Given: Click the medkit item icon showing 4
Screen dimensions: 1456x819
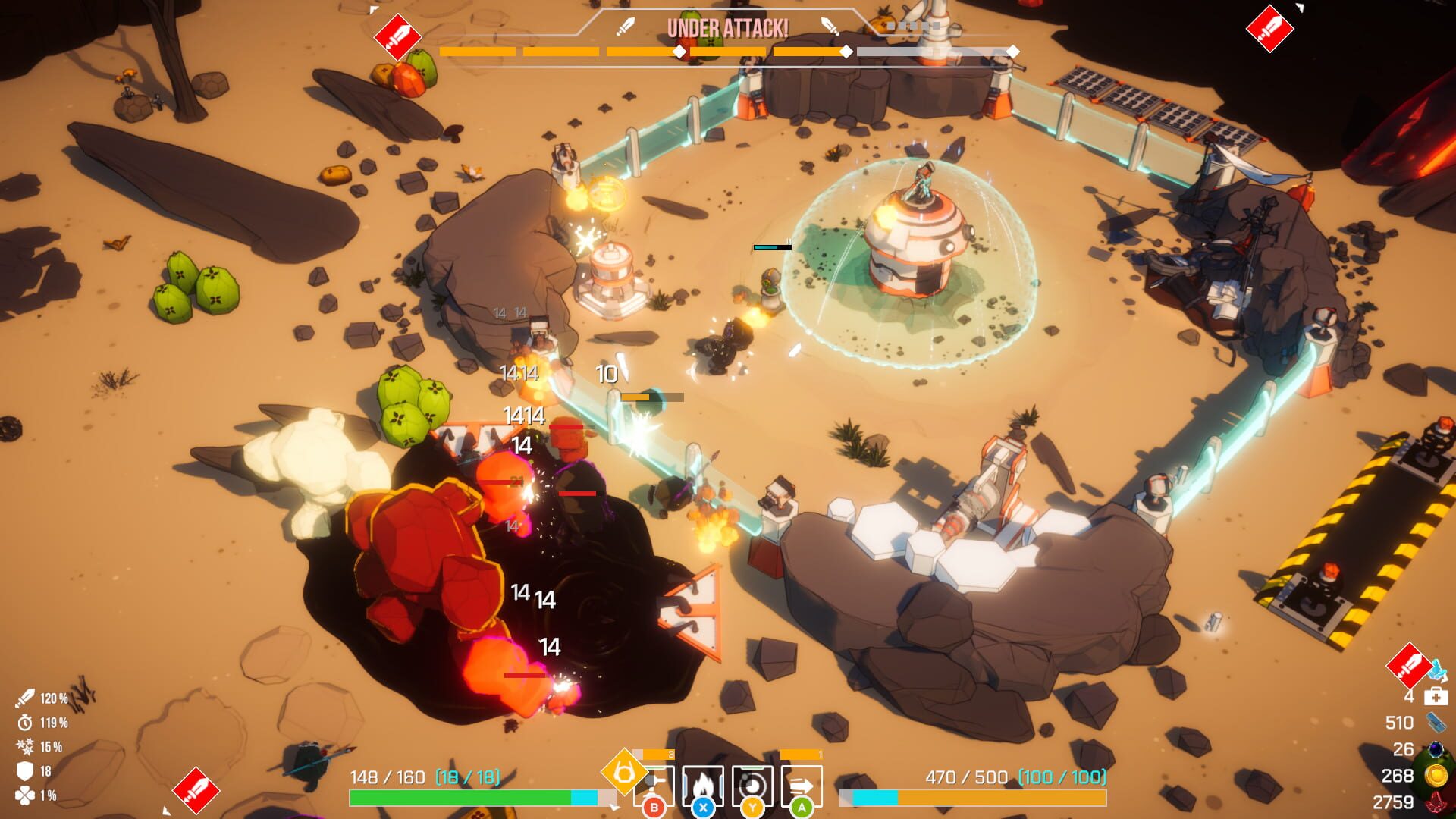Looking at the screenshot, I should (x=1435, y=696).
